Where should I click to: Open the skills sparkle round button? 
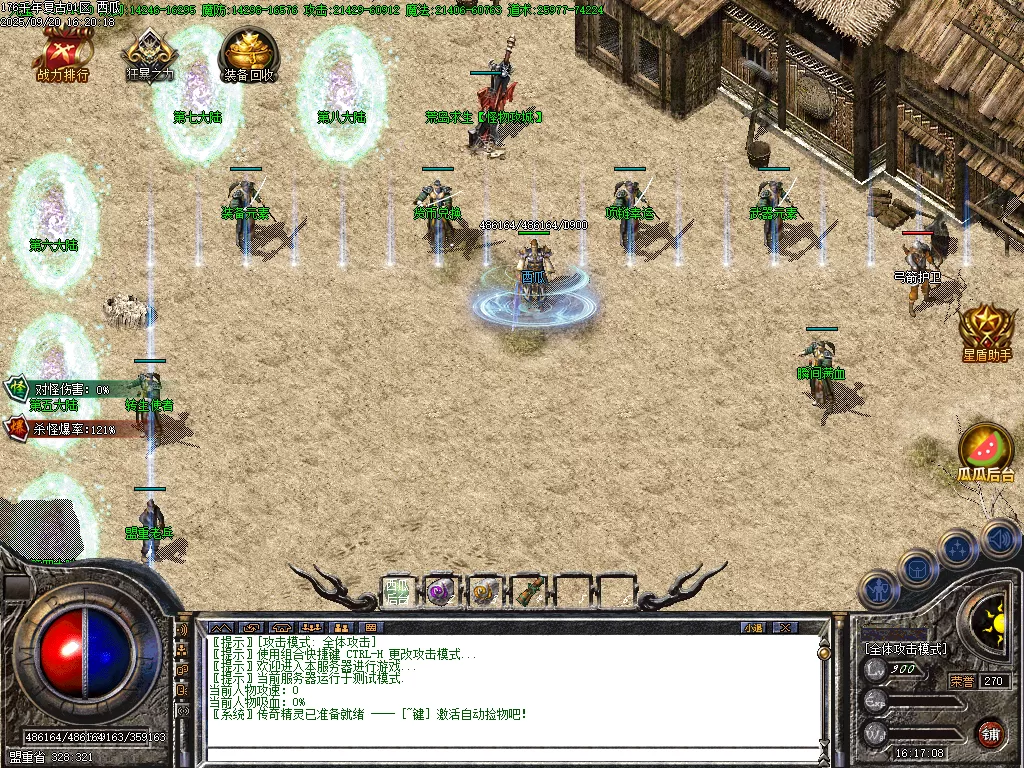click(958, 548)
